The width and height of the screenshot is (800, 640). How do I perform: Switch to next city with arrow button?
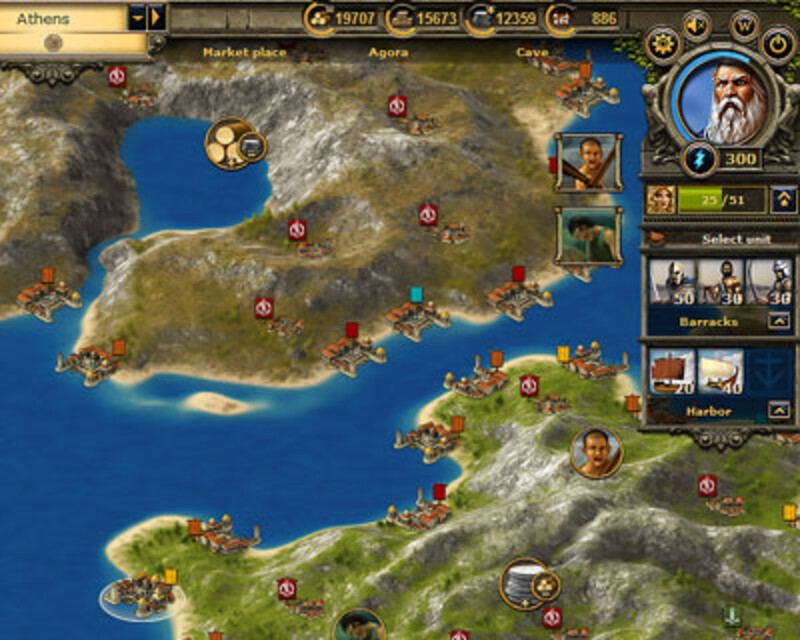156,18
